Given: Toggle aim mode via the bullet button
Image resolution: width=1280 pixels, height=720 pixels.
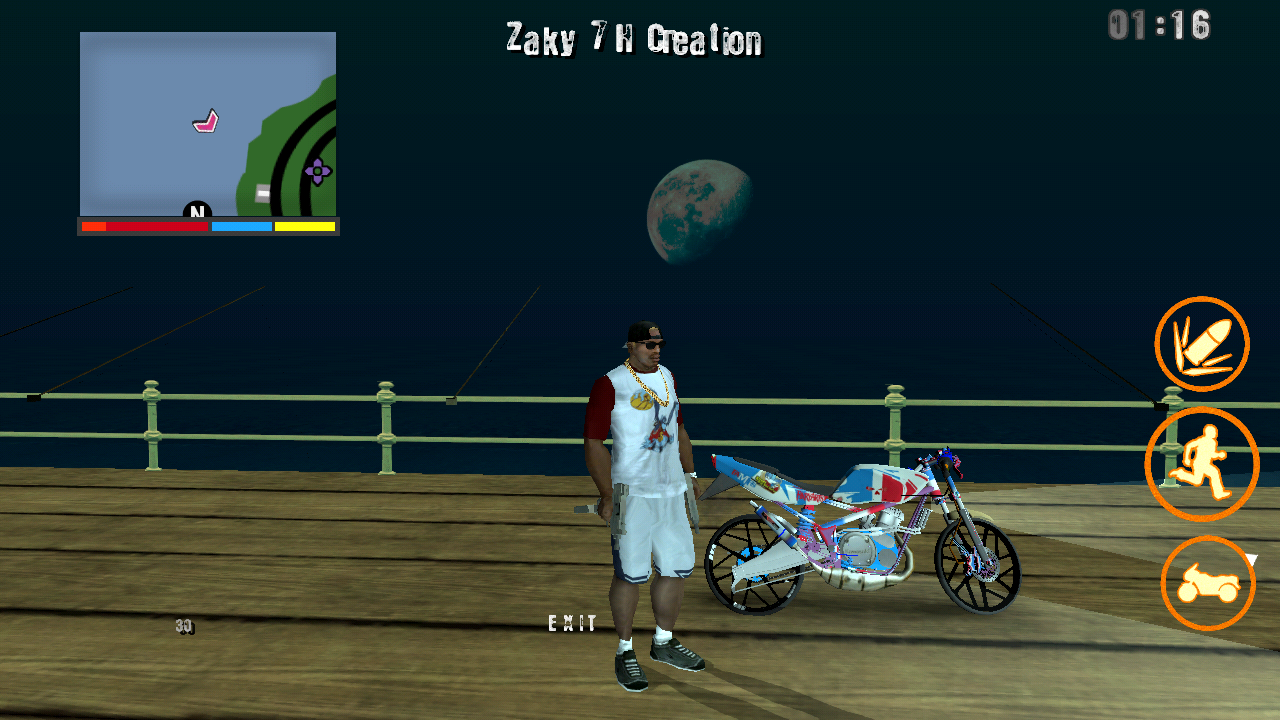Looking at the screenshot, I should click(x=1203, y=343).
